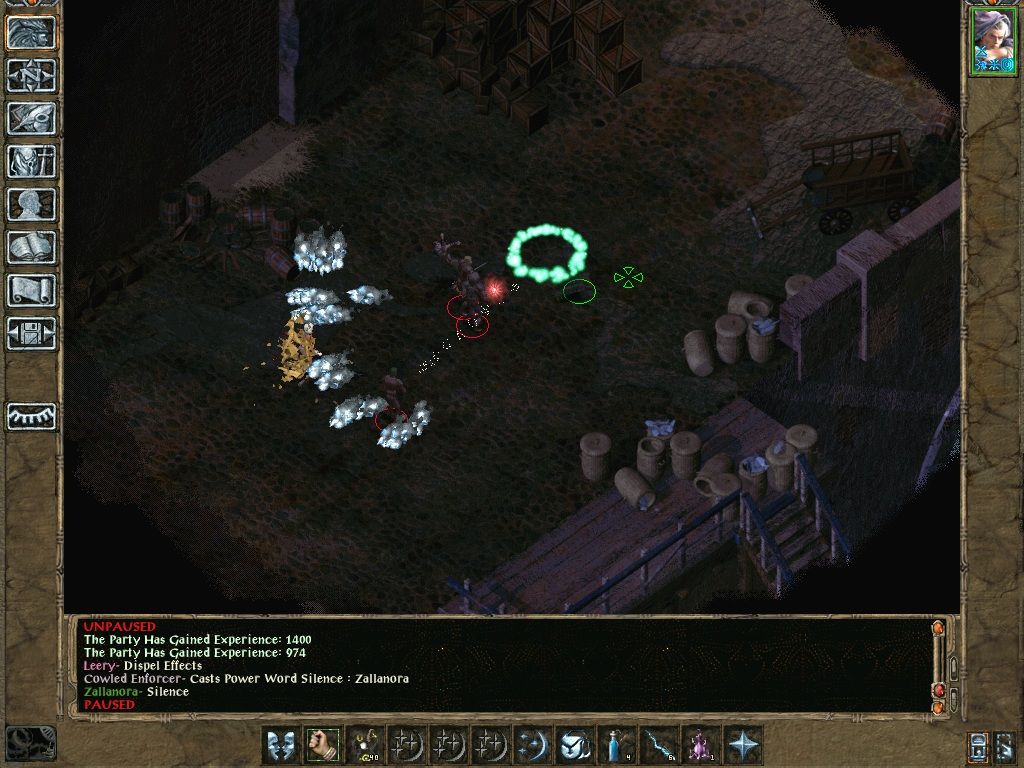The height and width of the screenshot is (768, 1024).
Task: Use the purple potion quick item
Action: pos(698,745)
